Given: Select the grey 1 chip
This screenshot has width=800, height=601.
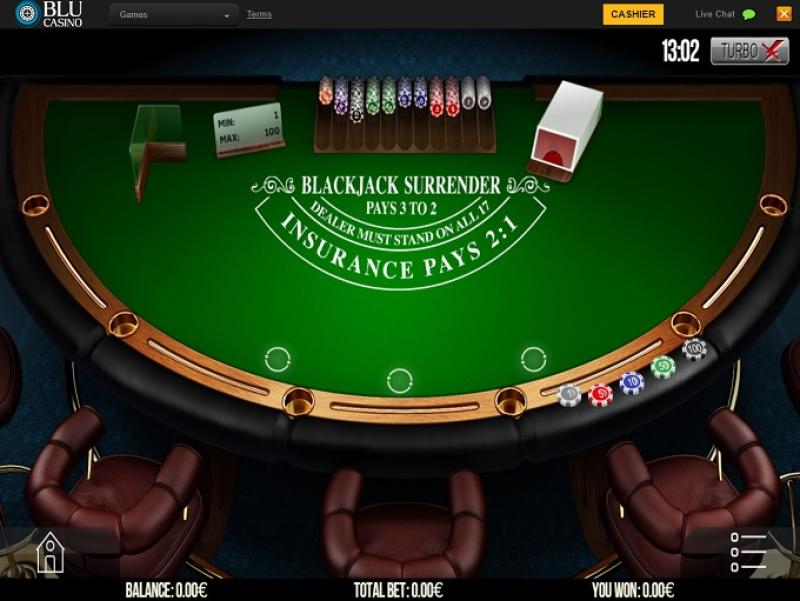Looking at the screenshot, I should [x=569, y=395].
